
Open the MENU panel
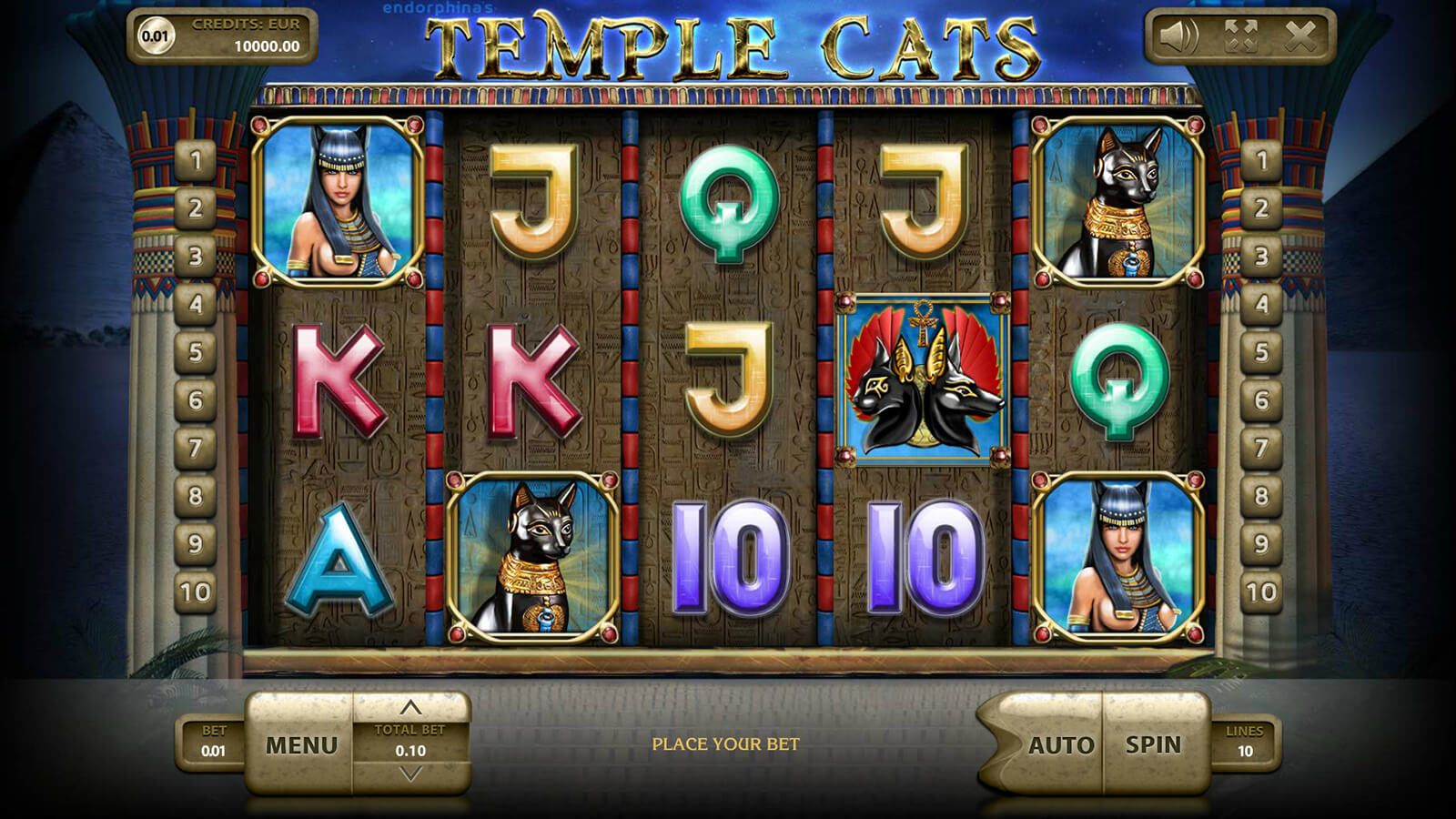[x=301, y=745]
